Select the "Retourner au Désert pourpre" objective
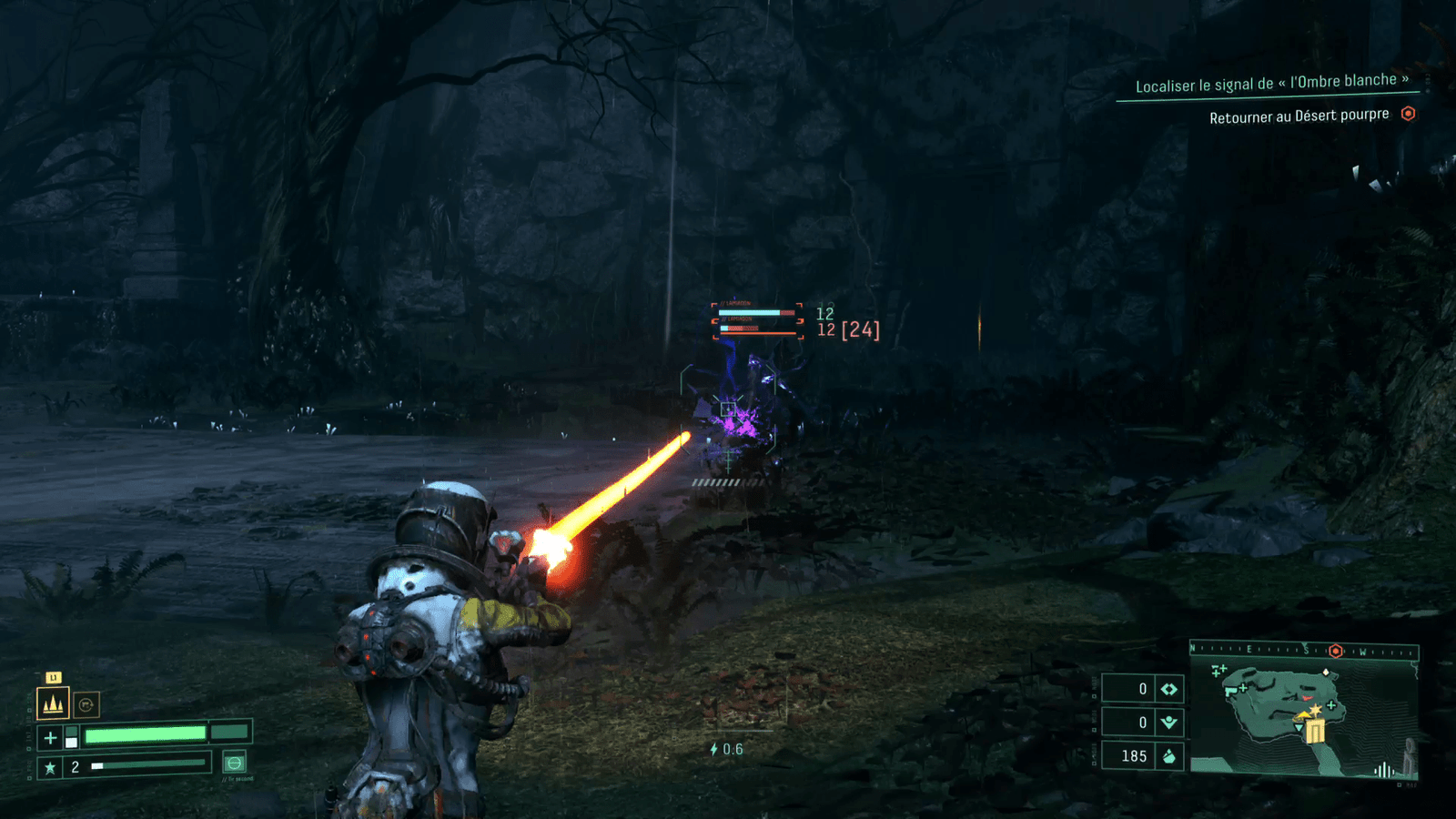The height and width of the screenshot is (819, 1456). click(1299, 116)
